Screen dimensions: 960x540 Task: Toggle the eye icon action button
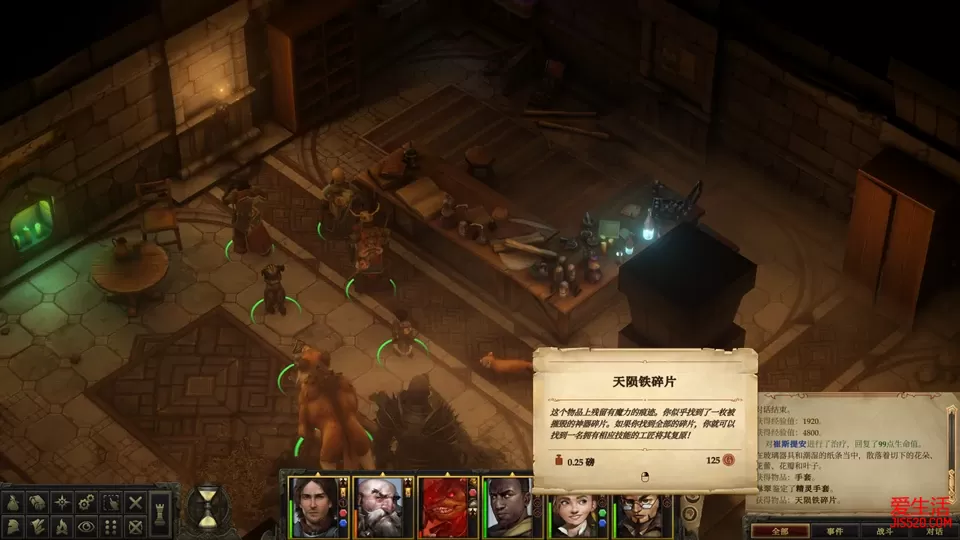[87, 526]
